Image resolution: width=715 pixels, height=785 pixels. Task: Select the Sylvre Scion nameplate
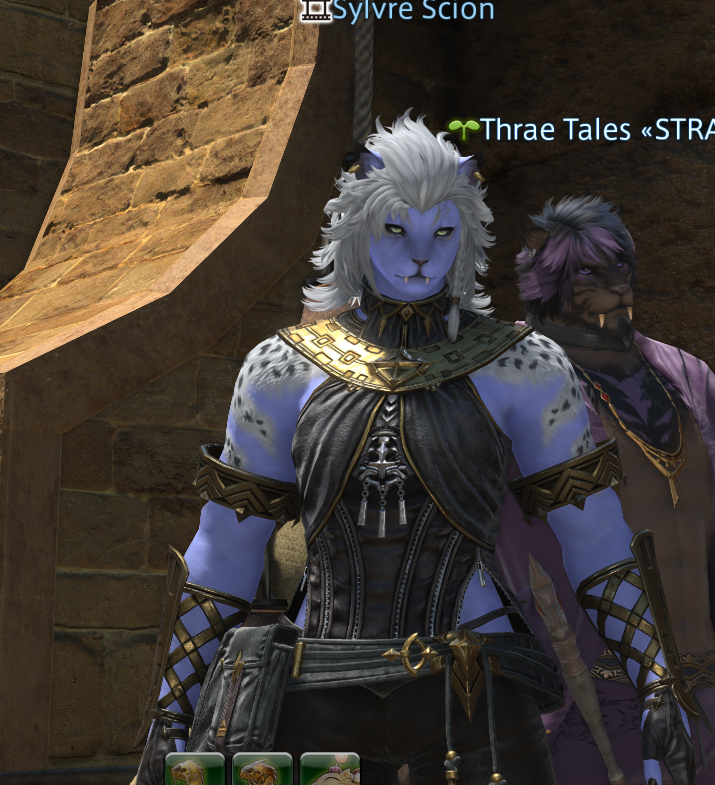[x=412, y=11]
